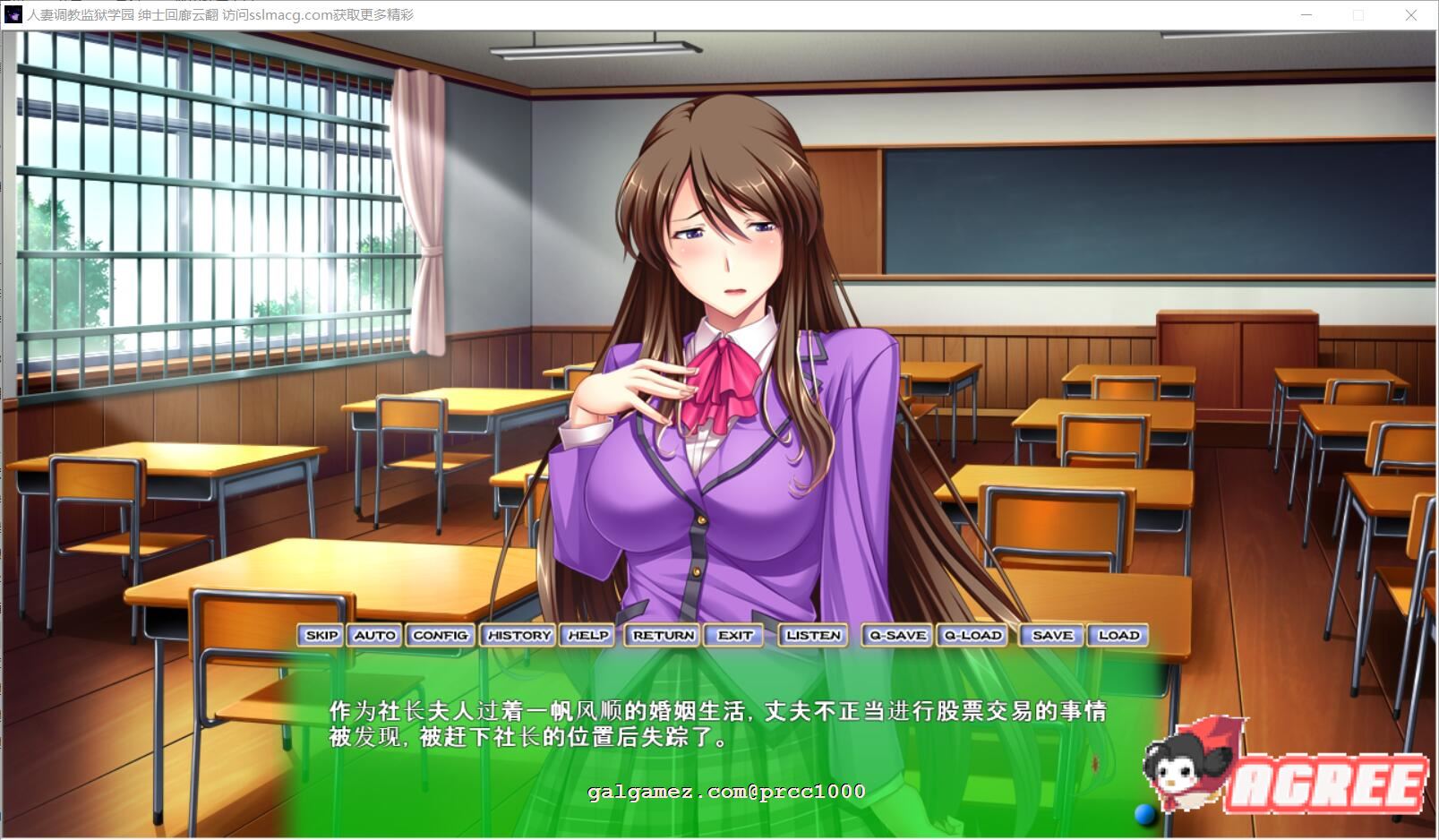The height and width of the screenshot is (840, 1439).
Task: Click the SKIP button to fast-forward dialogue
Action: [x=320, y=635]
